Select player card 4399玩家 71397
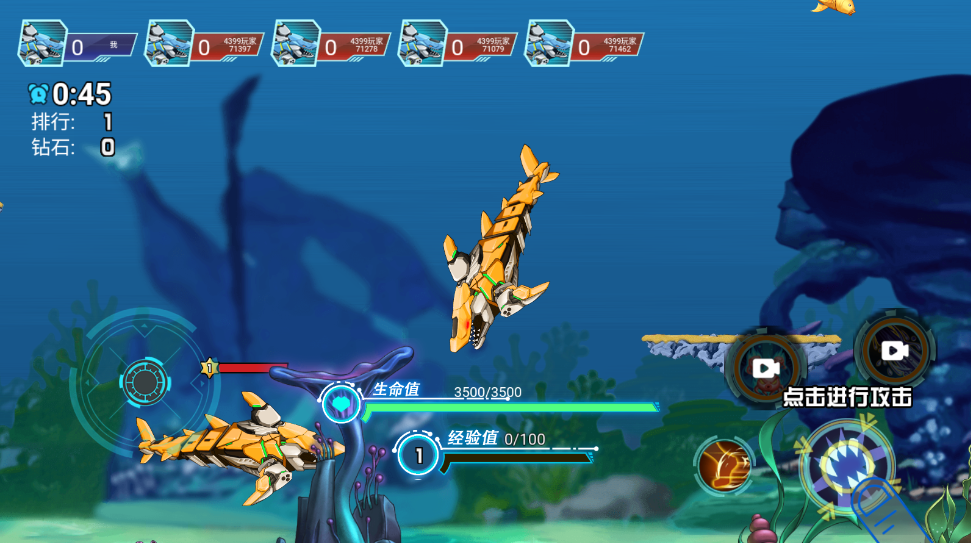Image resolution: width=971 pixels, height=543 pixels. pyautogui.click(x=205, y=45)
